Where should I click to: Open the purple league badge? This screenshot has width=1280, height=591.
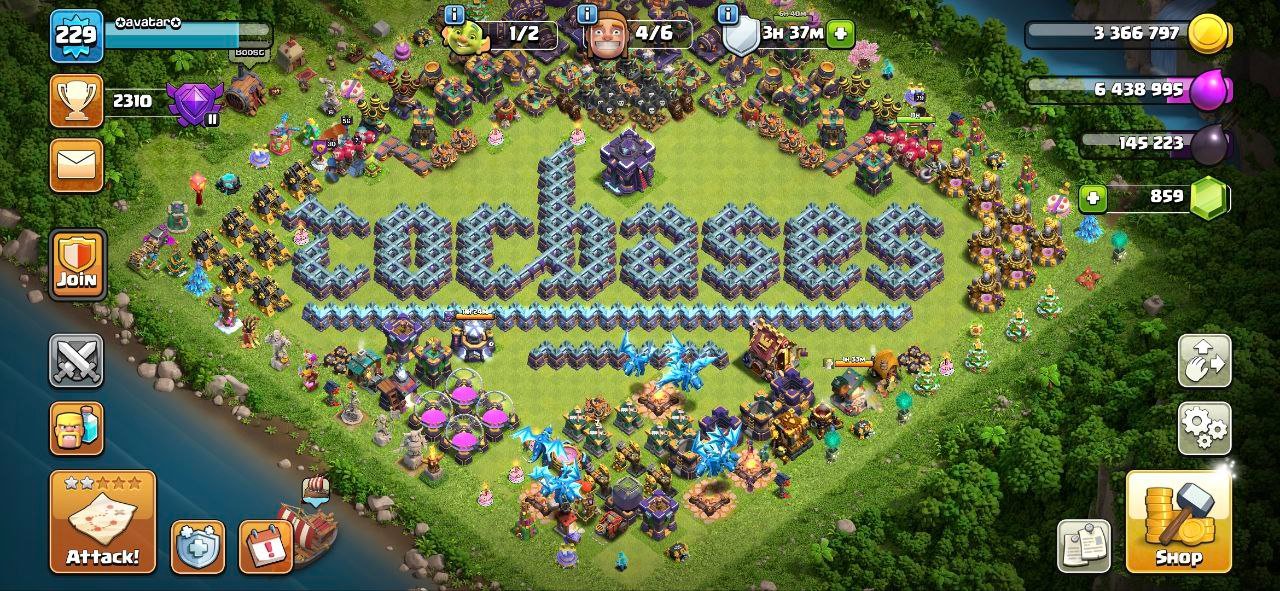point(190,103)
